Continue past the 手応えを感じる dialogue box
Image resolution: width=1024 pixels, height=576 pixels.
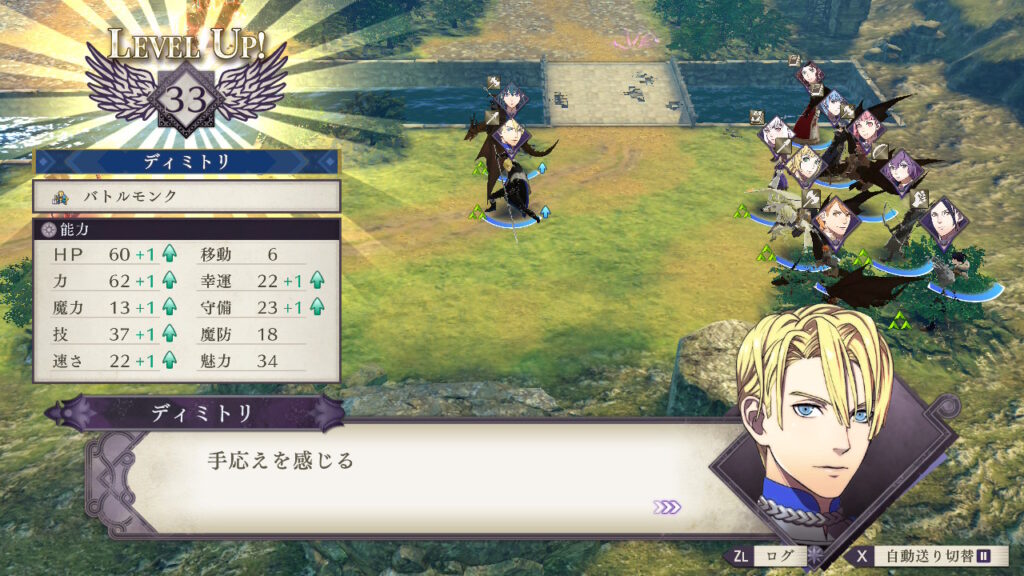click(x=420, y=478)
